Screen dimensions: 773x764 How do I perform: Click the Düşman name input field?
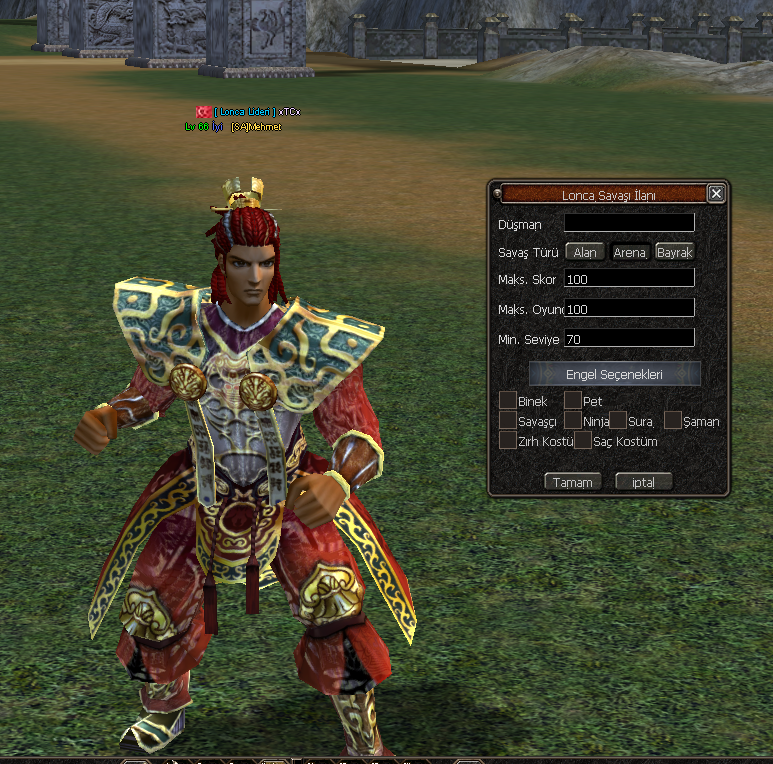[x=629, y=223]
